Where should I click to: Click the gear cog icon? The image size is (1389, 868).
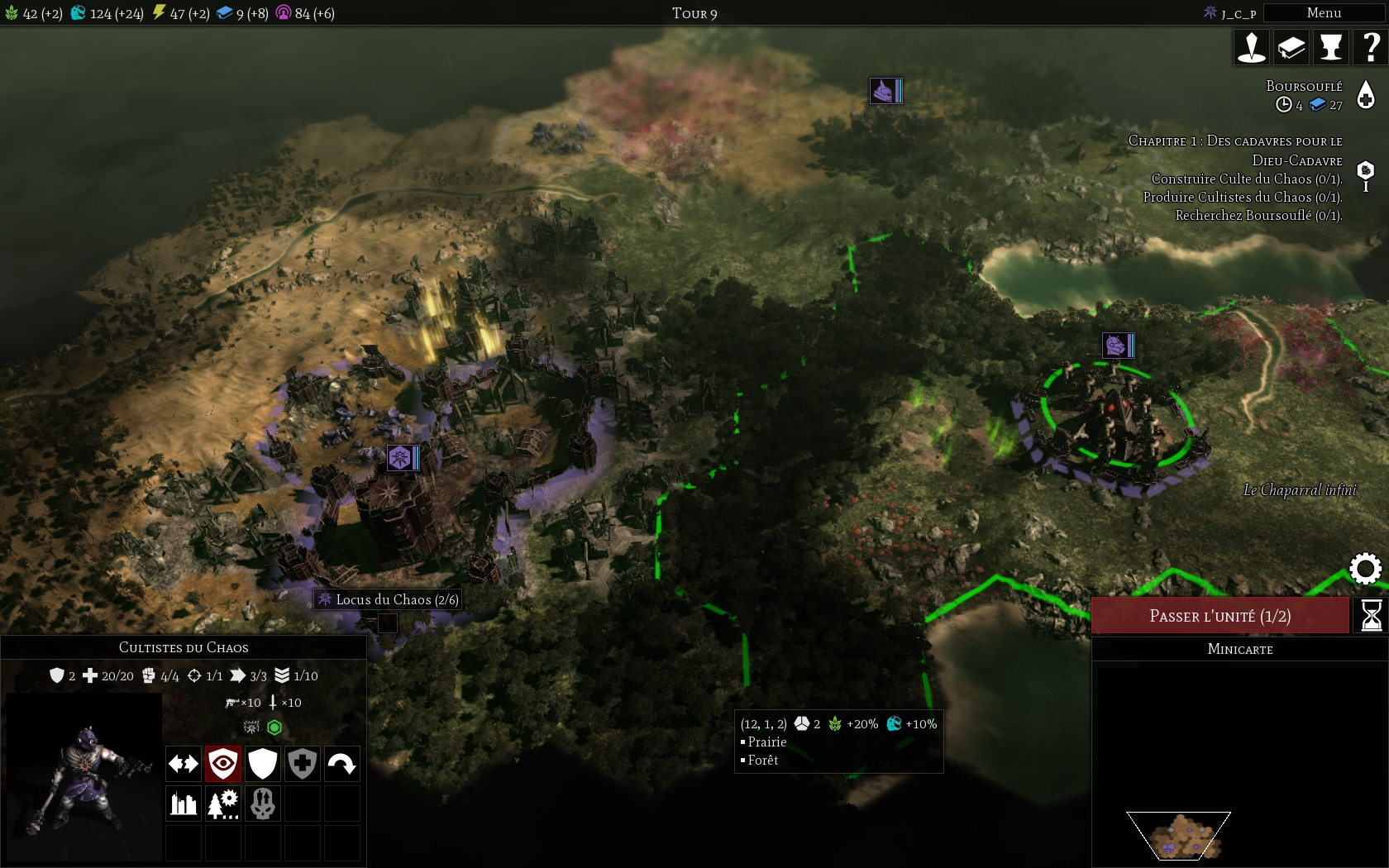[x=1365, y=569]
